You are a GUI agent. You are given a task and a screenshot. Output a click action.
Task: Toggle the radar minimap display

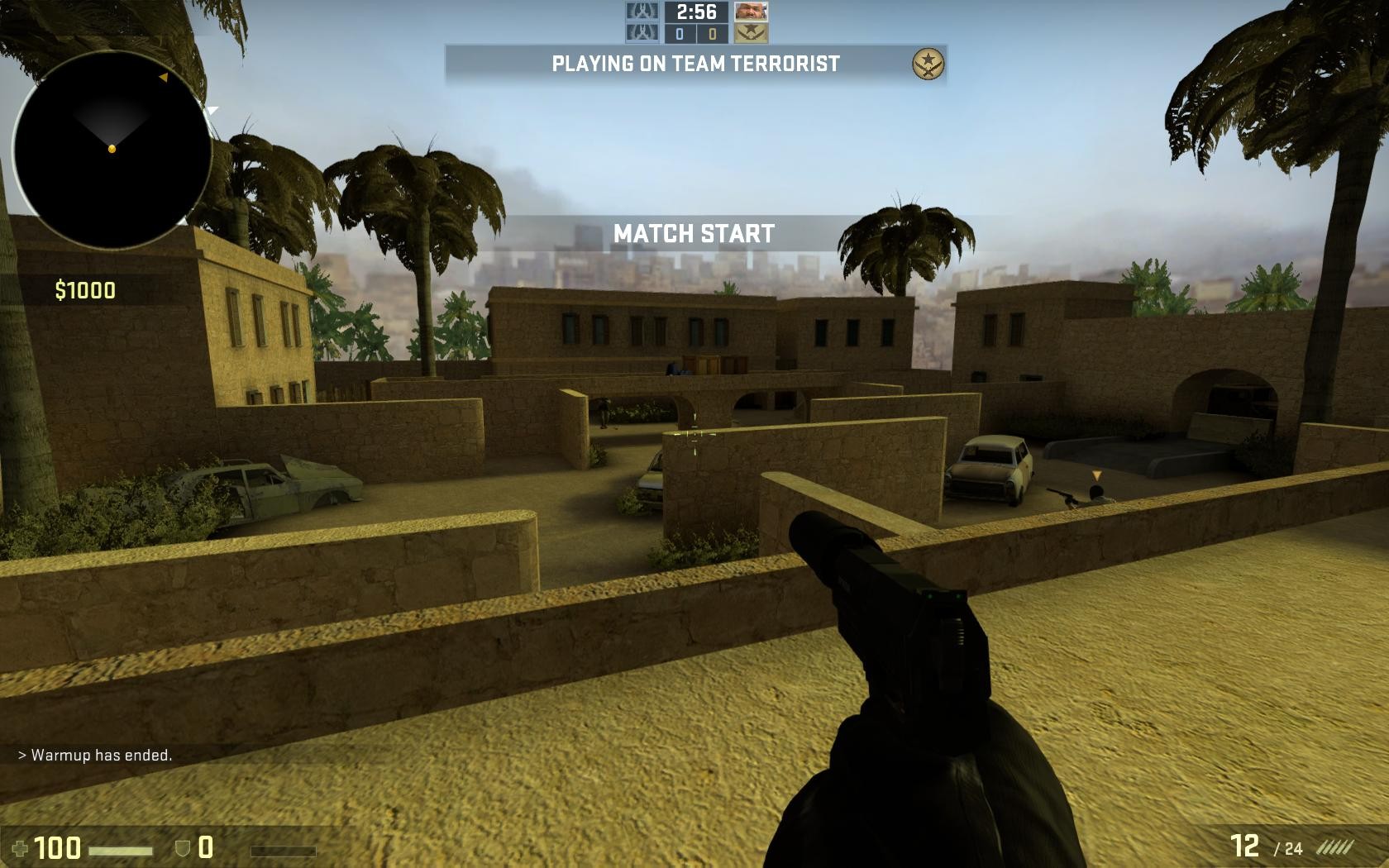[x=112, y=145]
